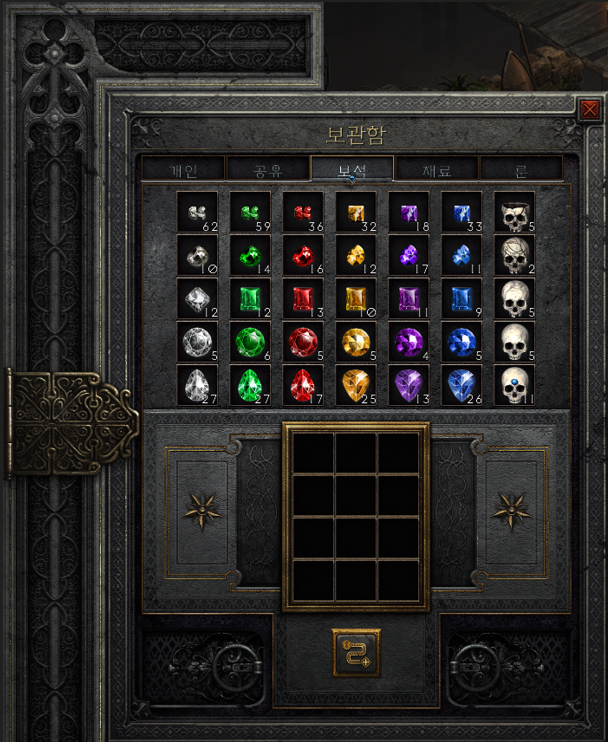
Task: Pick the perfect ruby stack of 17
Action: (303, 385)
